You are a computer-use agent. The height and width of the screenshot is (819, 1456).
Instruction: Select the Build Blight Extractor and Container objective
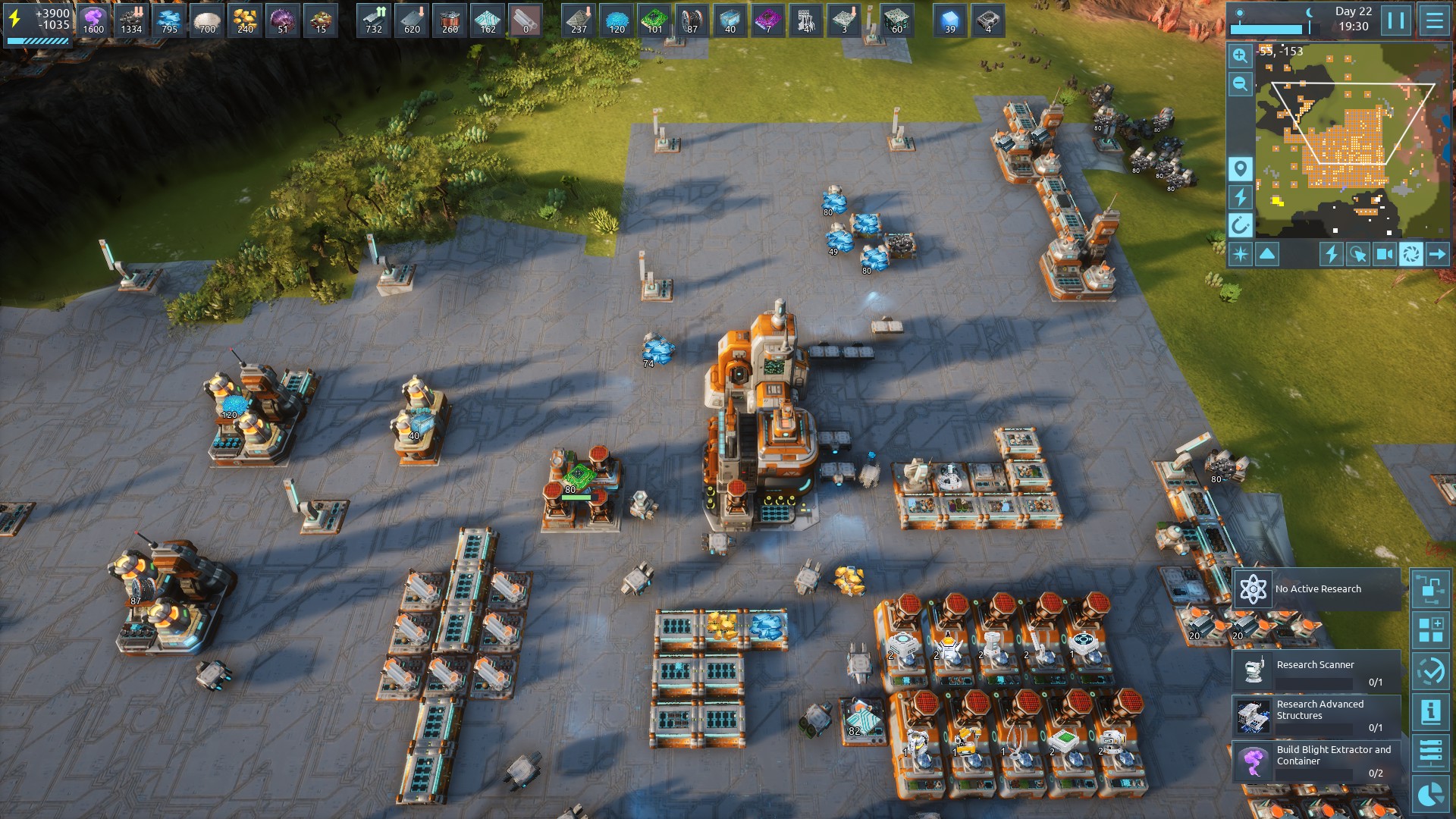(x=1316, y=761)
